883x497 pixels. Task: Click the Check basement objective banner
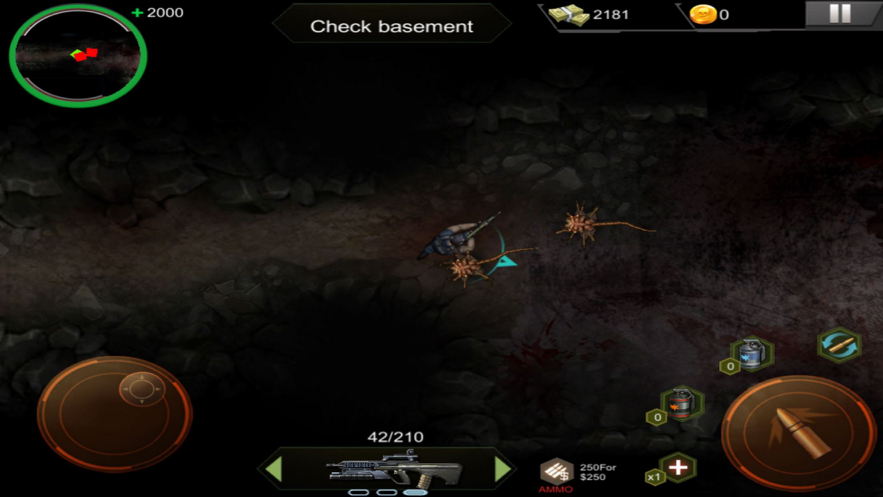pos(392,26)
